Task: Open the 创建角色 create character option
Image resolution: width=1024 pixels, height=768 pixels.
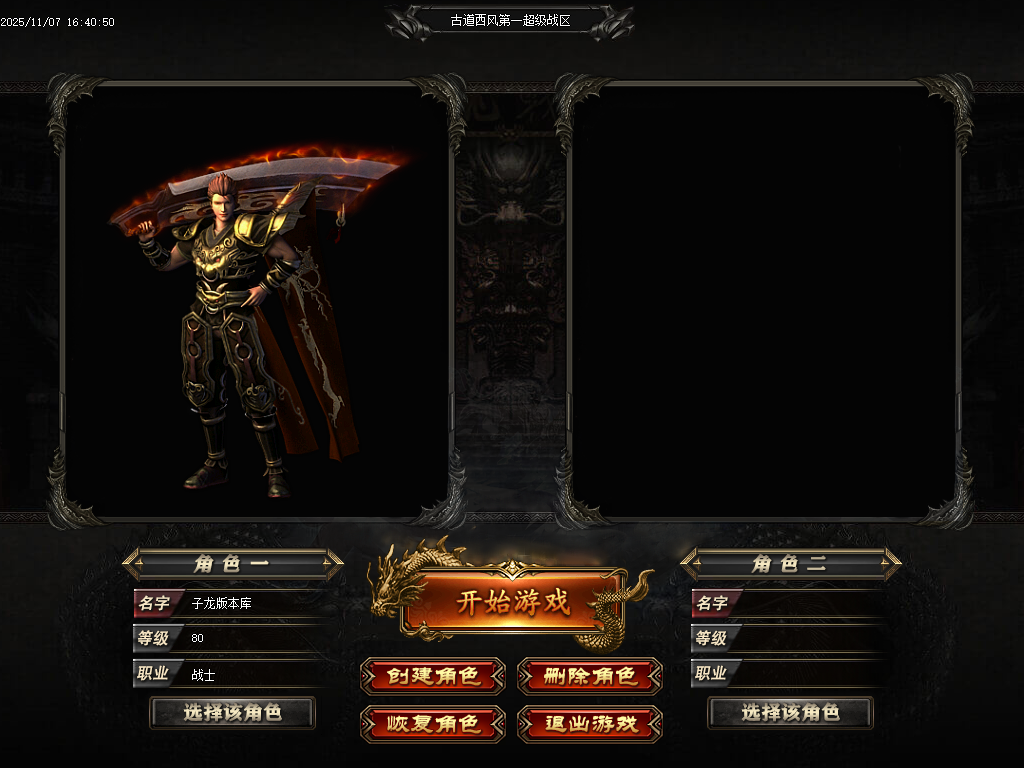Action: (433, 677)
